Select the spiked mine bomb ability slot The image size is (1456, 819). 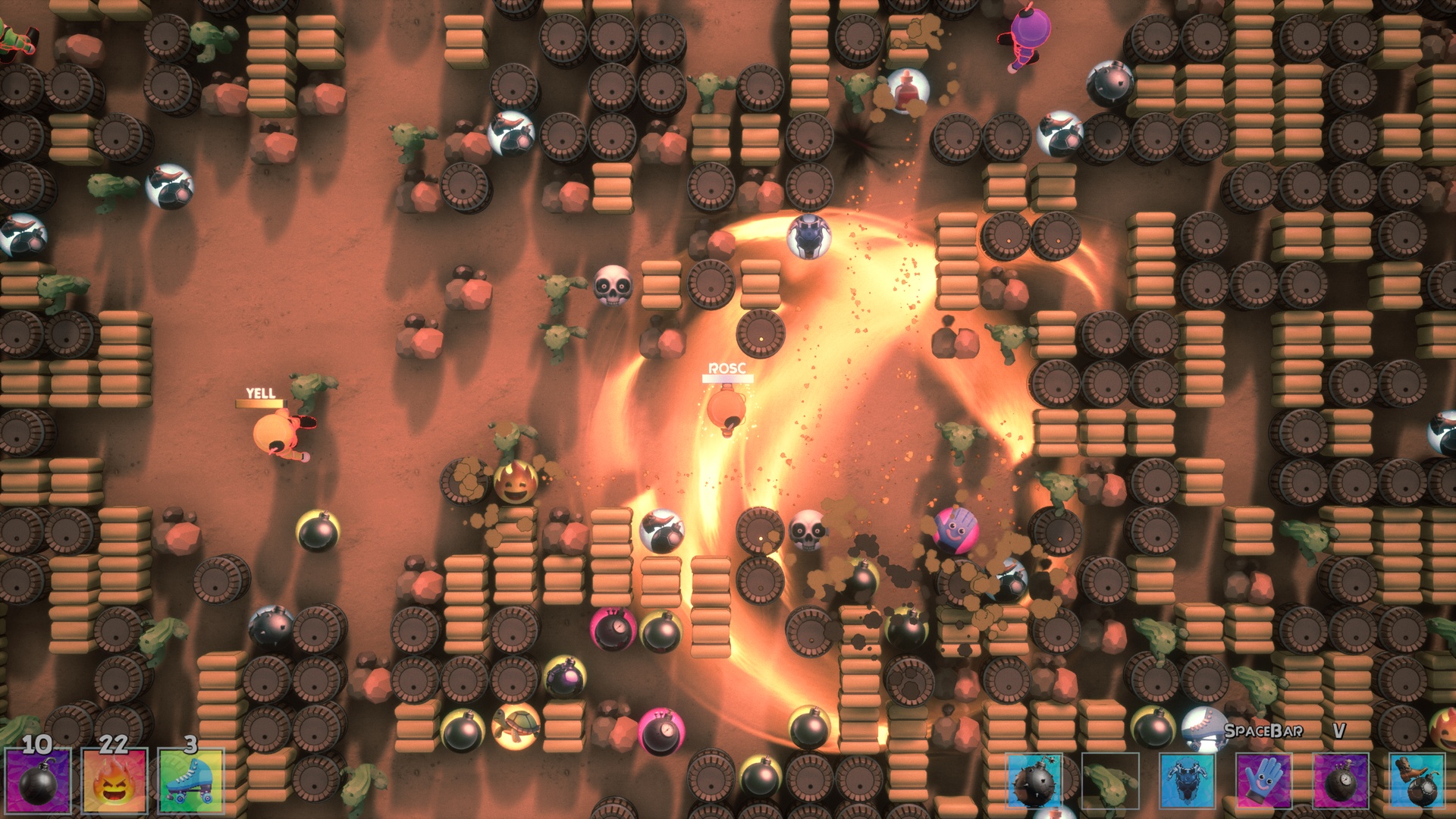[x=1034, y=781]
